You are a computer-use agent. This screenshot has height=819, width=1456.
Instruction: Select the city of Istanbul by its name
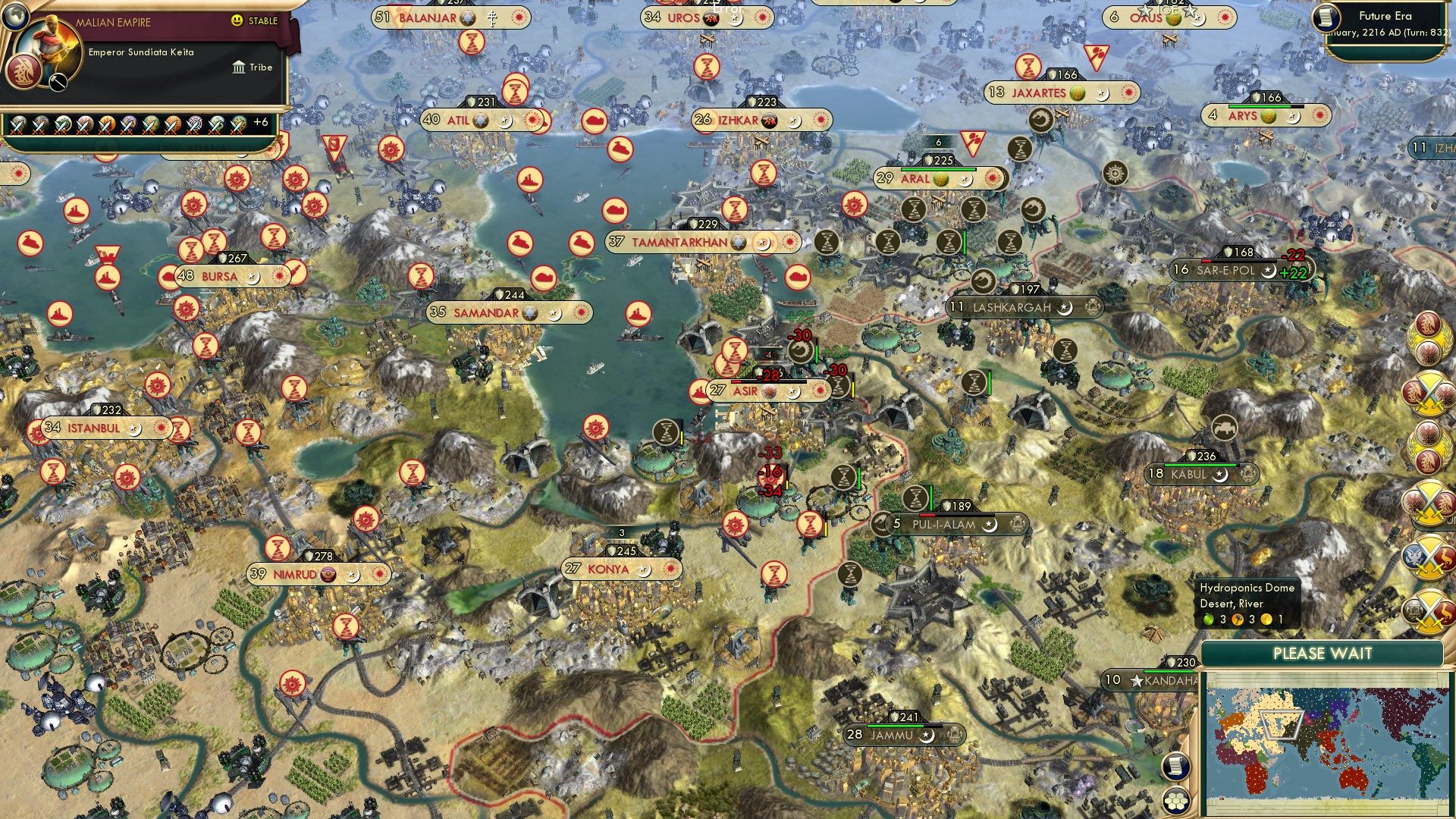(91, 427)
